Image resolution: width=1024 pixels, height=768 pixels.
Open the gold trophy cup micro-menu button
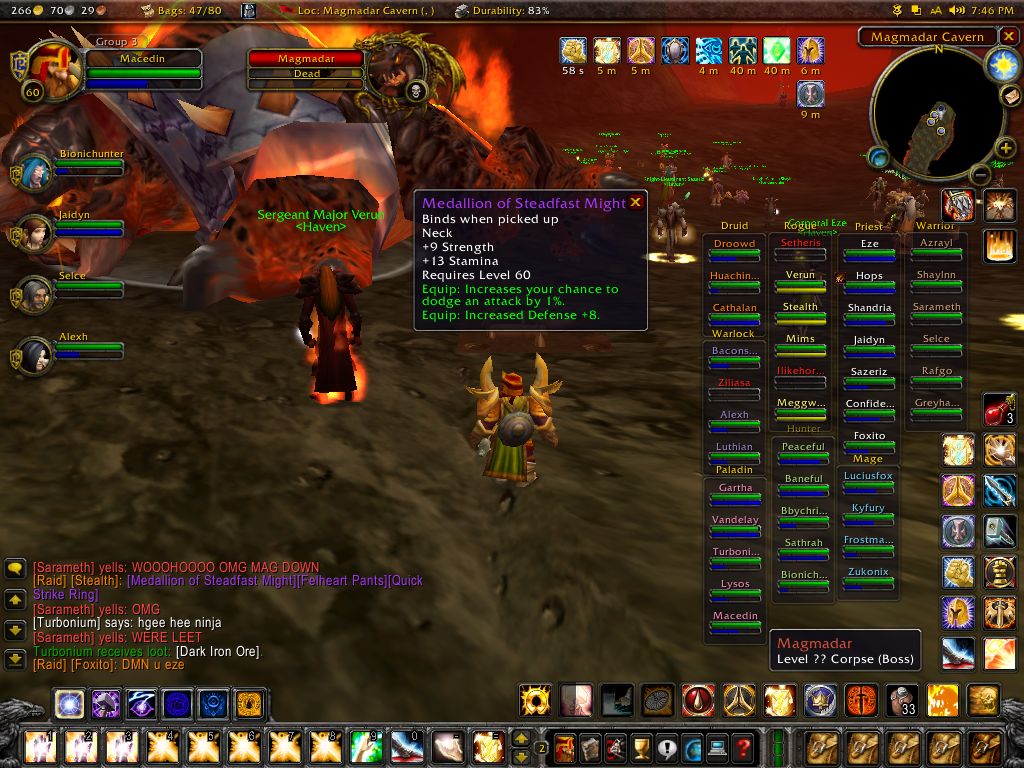(640, 747)
